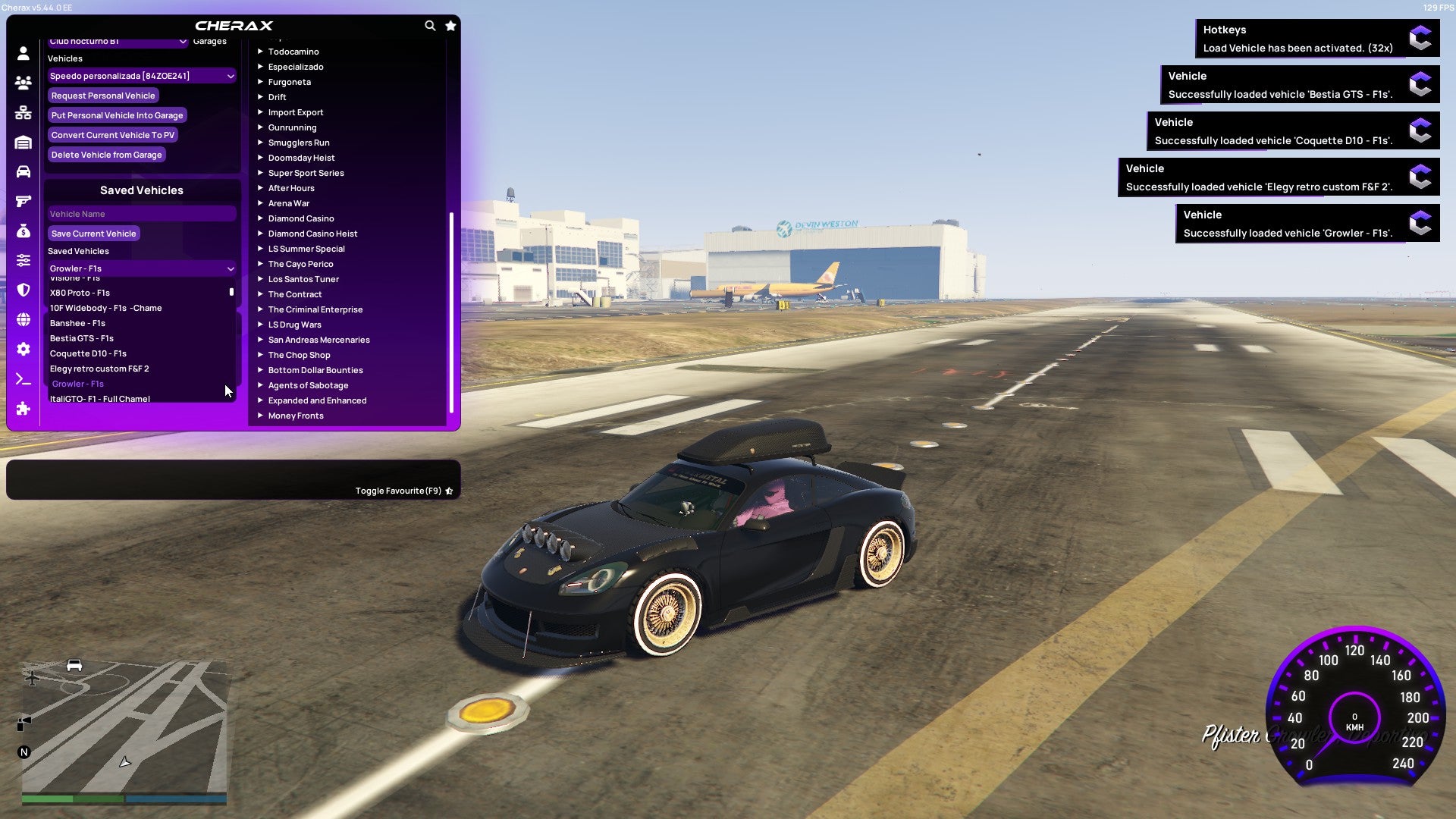1456x819 pixels.
Task: Open the Speedo personalizada vehicle dropdown
Action: click(x=141, y=76)
